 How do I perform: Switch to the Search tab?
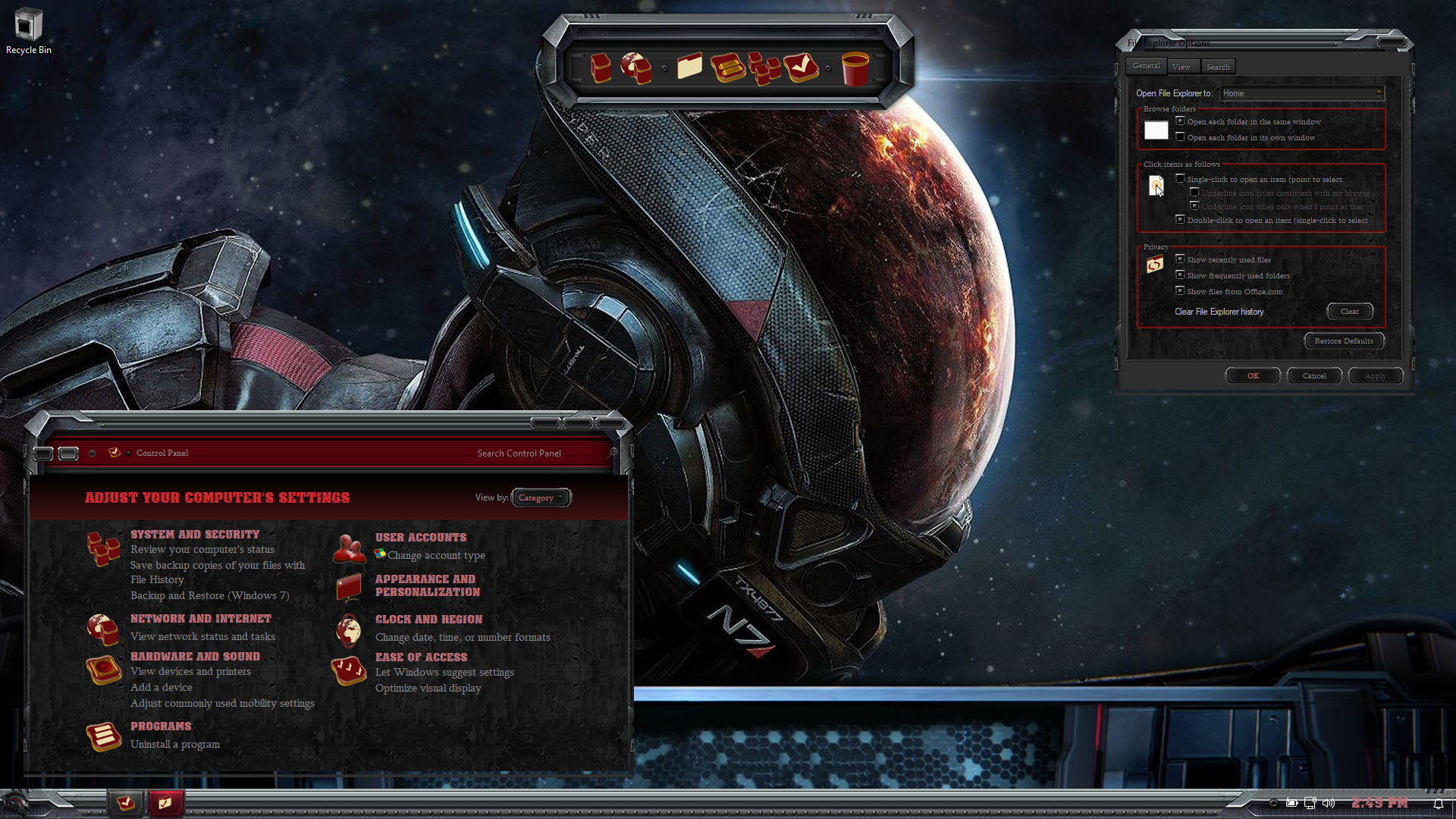coord(1218,67)
